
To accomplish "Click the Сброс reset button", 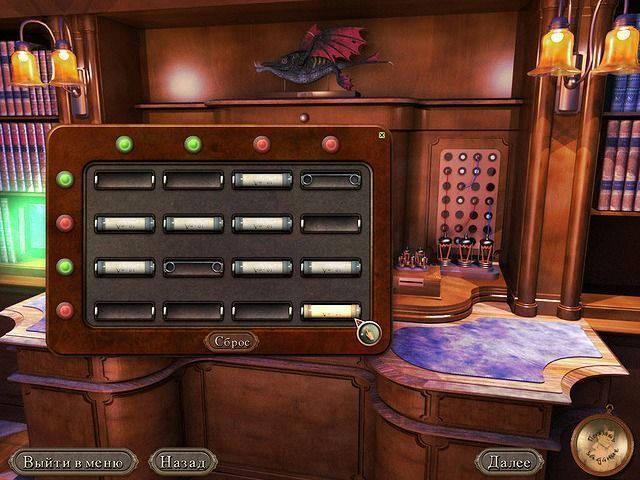I will [x=231, y=341].
